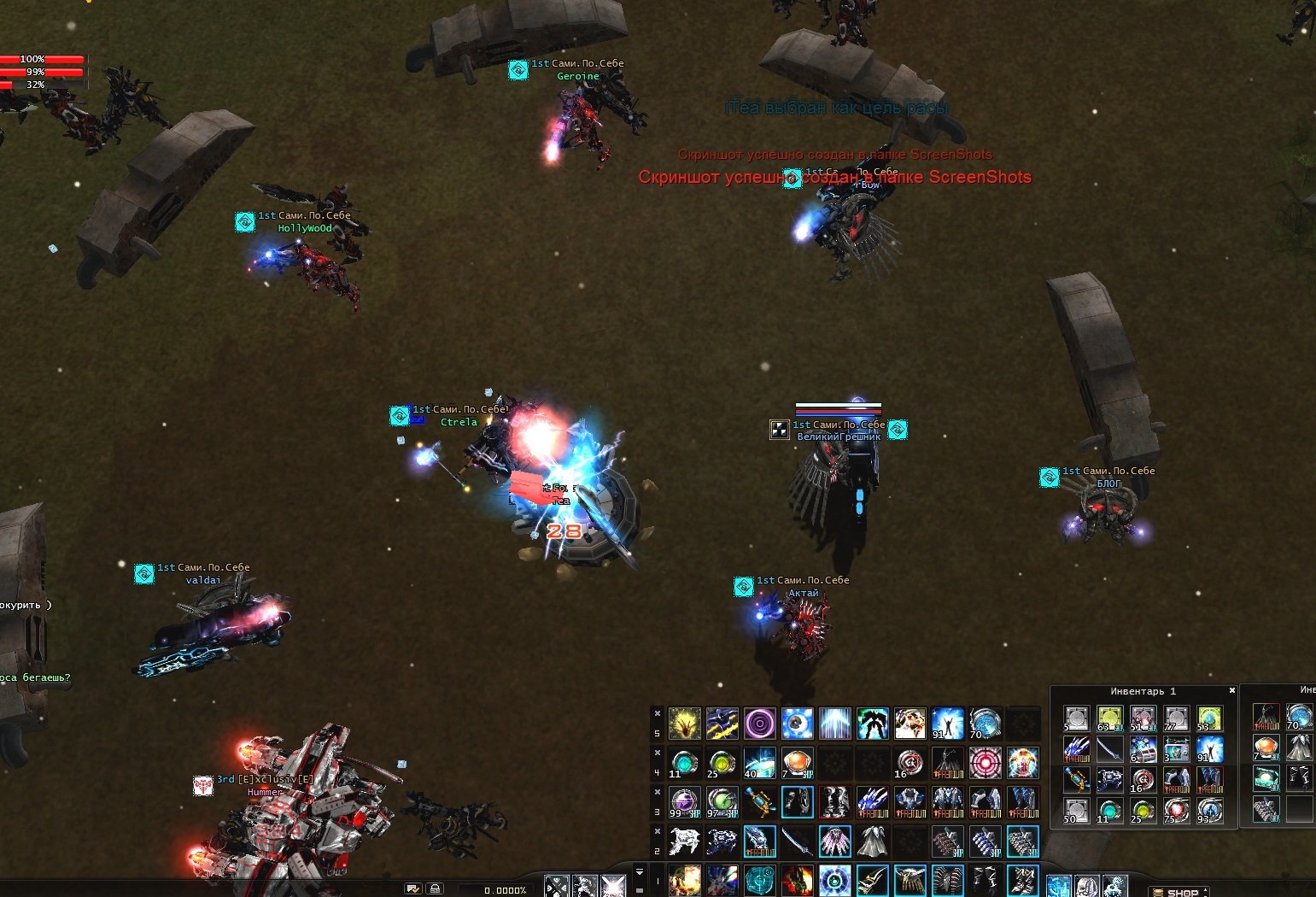
Task: Select the red crosshair target skill
Action: [985, 762]
